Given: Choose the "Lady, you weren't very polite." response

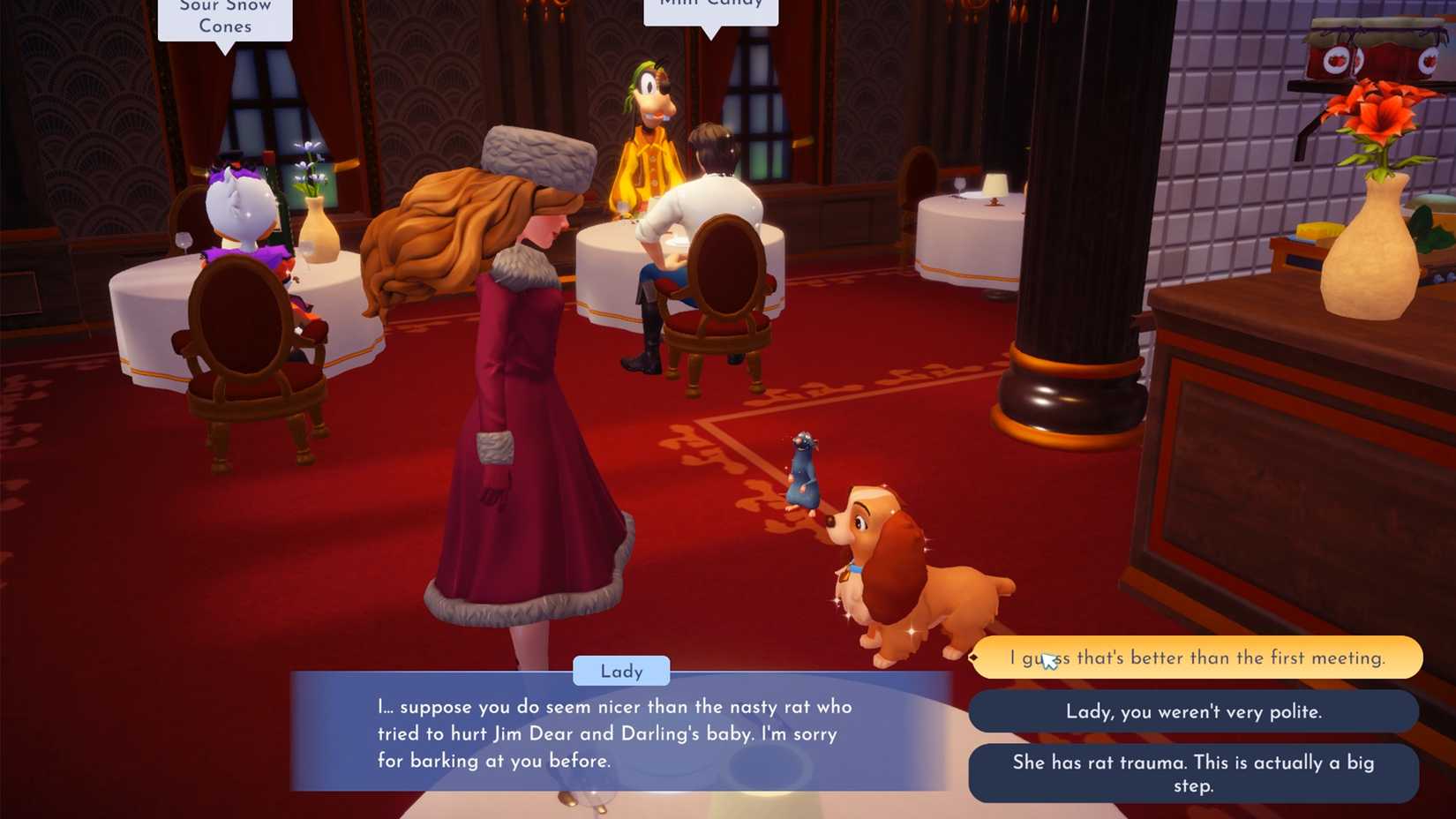Looking at the screenshot, I should 1194,711.
